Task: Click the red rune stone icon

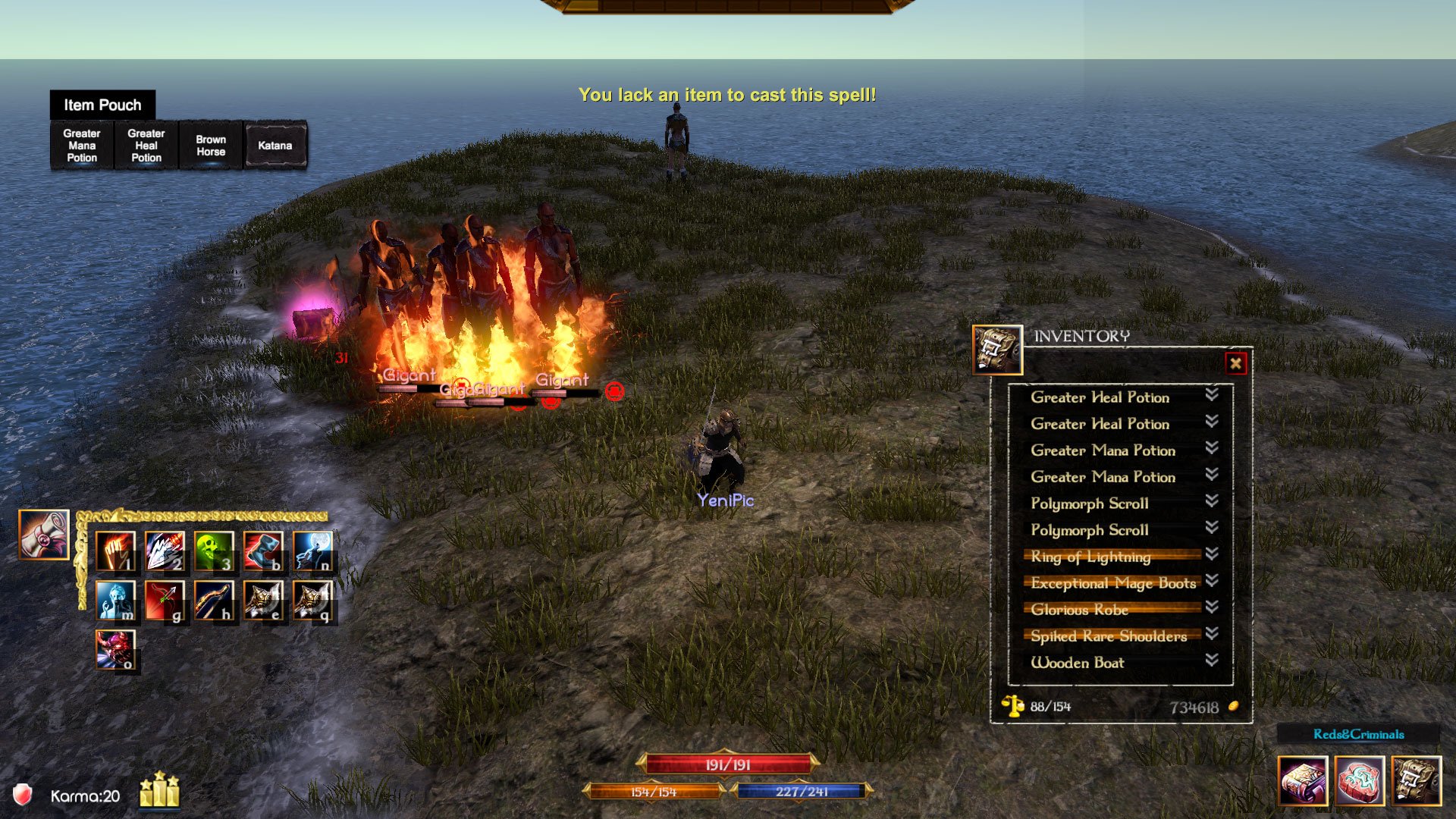Action: pos(1360,780)
